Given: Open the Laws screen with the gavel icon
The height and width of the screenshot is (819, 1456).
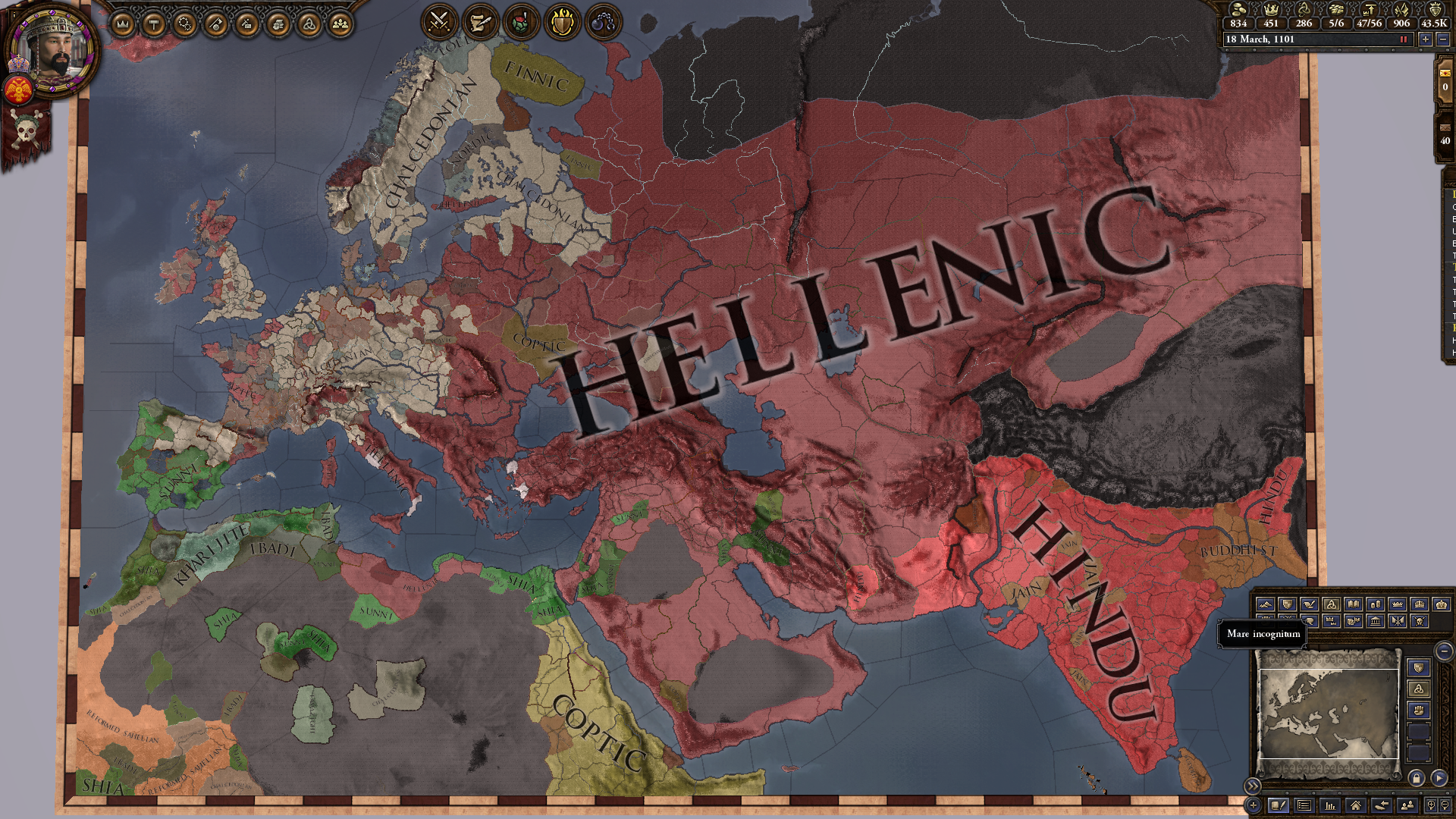Looking at the screenshot, I should click(x=153, y=23).
